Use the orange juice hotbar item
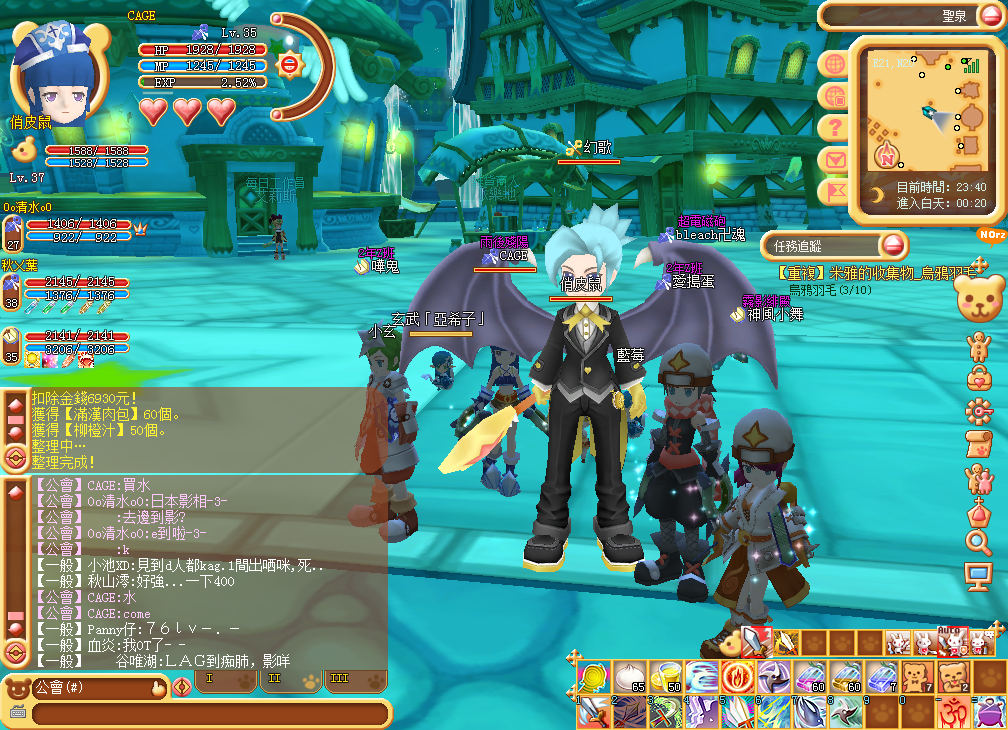This screenshot has width=1008, height=730. click(666, 677)
